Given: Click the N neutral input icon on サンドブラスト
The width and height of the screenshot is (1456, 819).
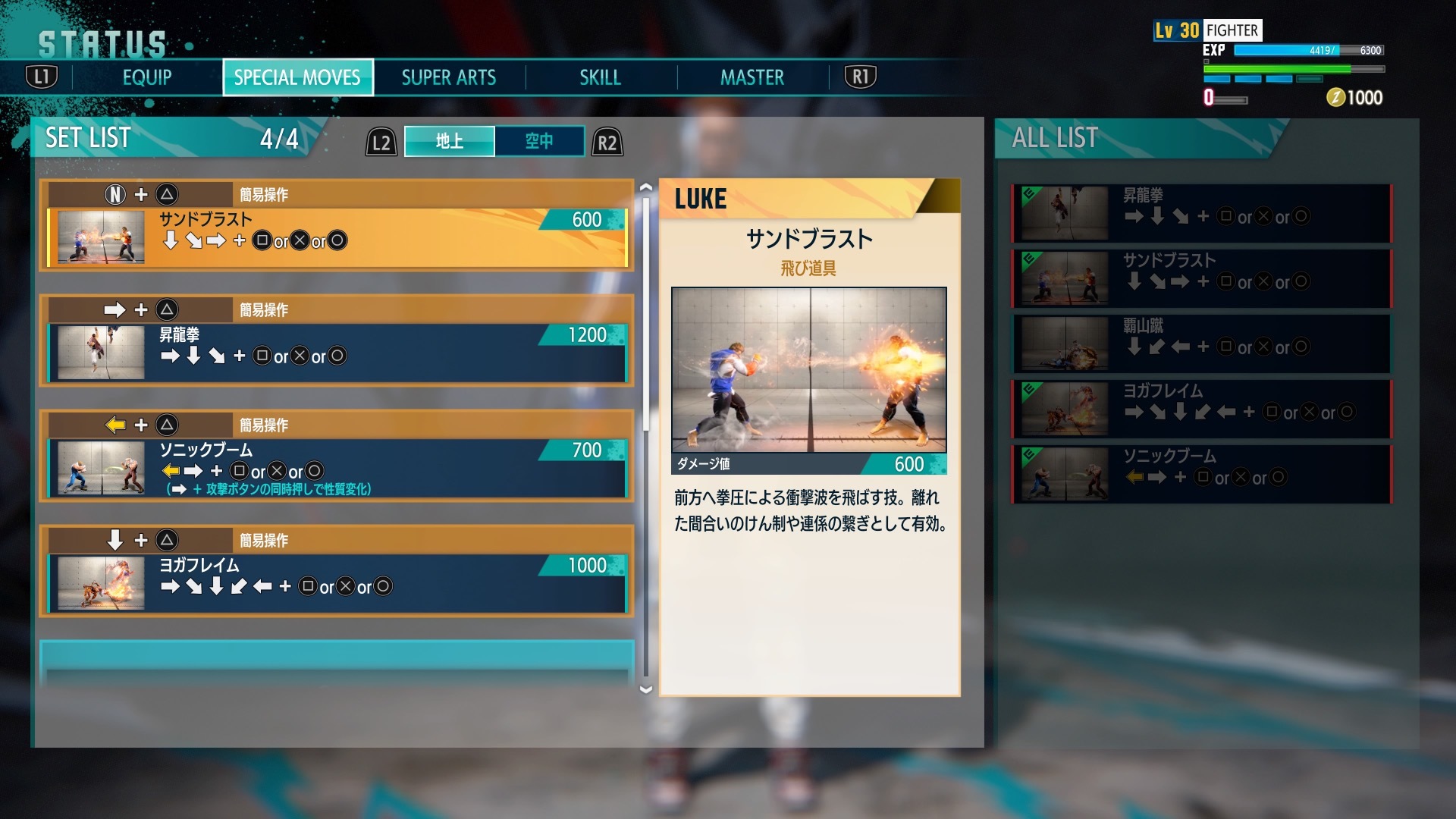Looking at the screenshot, I should click(115, 196).
